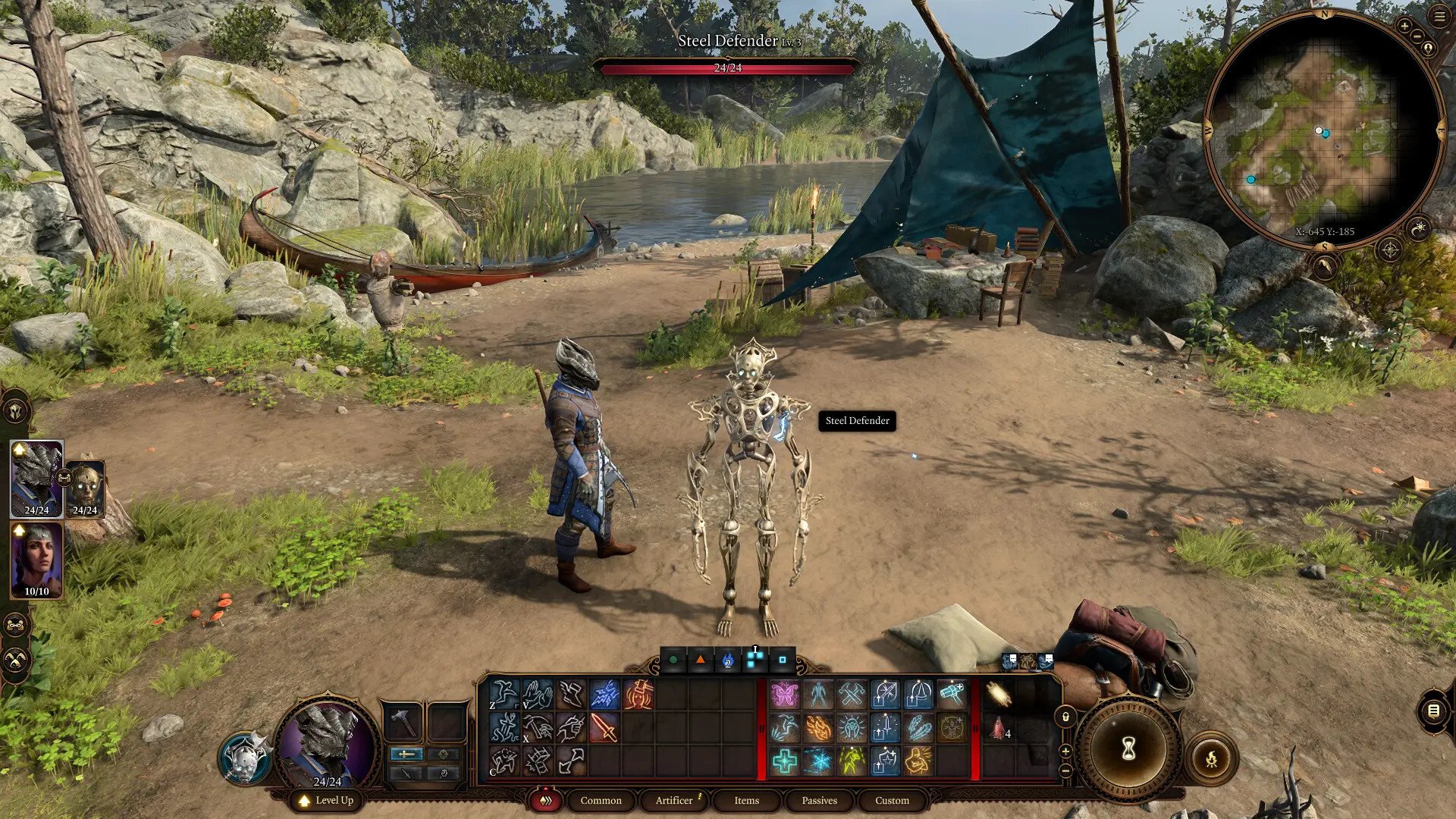
Task: Click the red arrow expander left of Common
Action: coord(544,800)
